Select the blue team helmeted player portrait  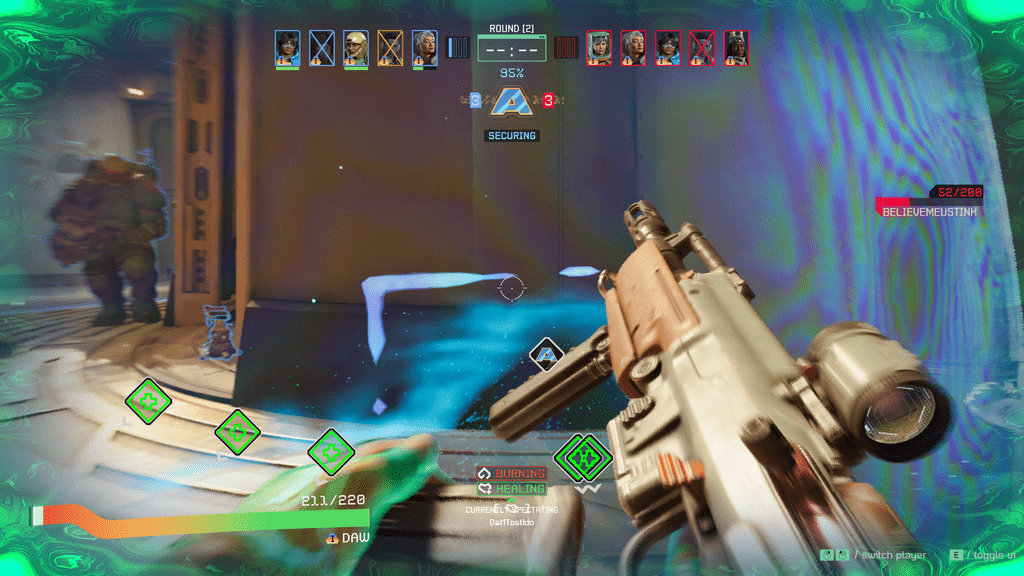coord(356,48)
